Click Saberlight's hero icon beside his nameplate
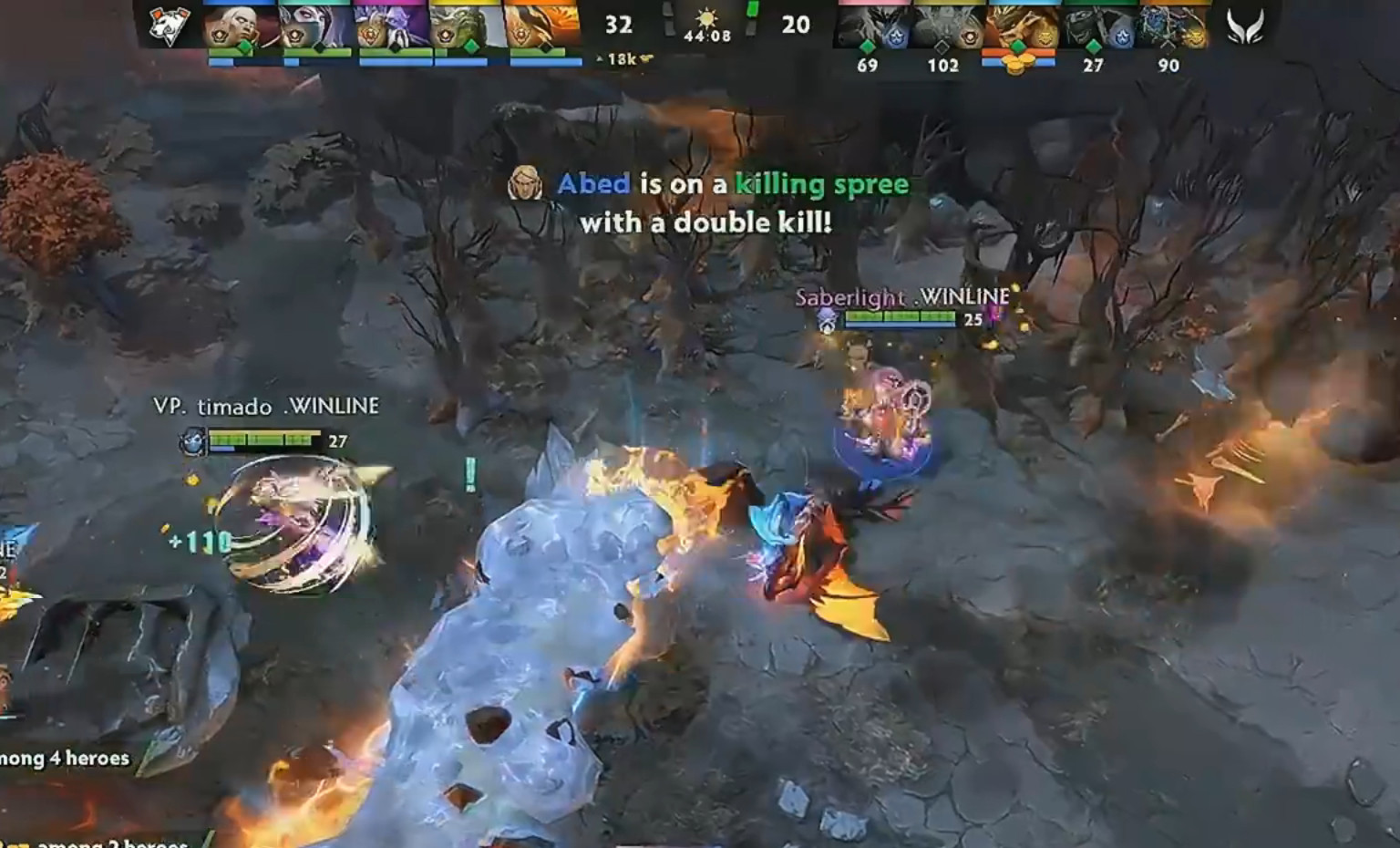This screenshot has width=1400, height=848. click(828, 319)
